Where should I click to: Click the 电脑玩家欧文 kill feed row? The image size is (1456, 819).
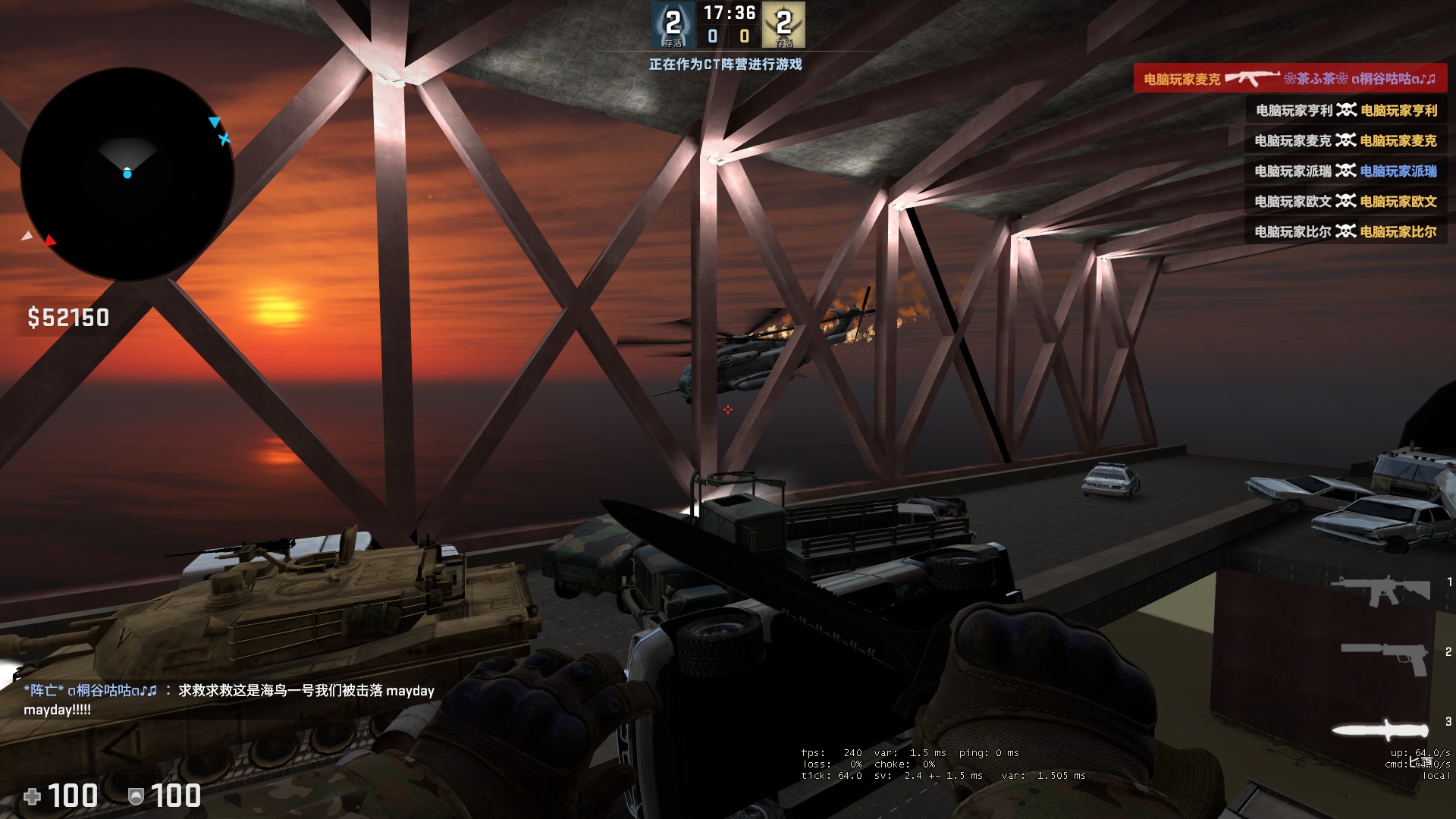1345,202
